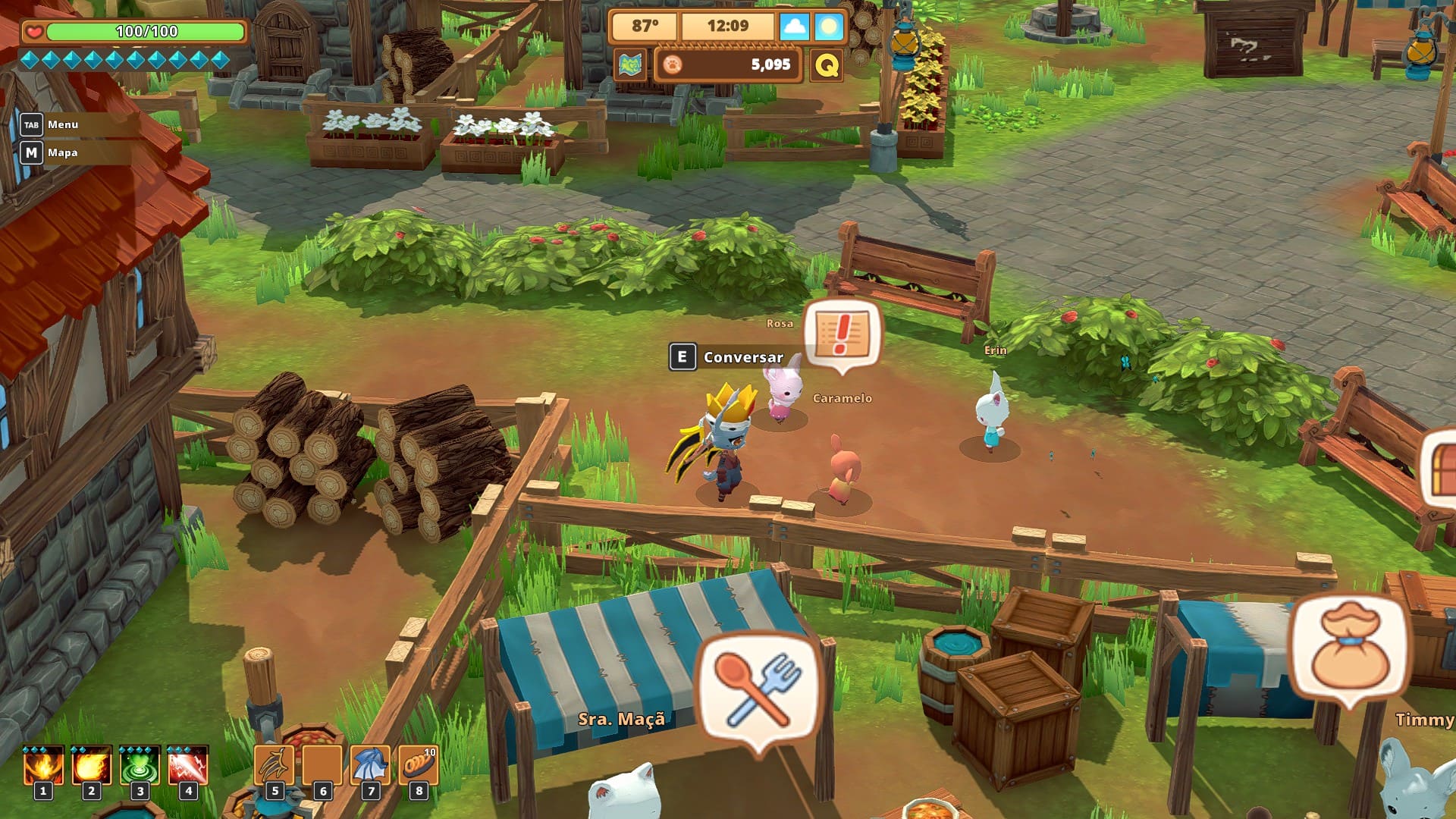
Task: Use the green healing circle ability
Action: click(x=140, y=766)
